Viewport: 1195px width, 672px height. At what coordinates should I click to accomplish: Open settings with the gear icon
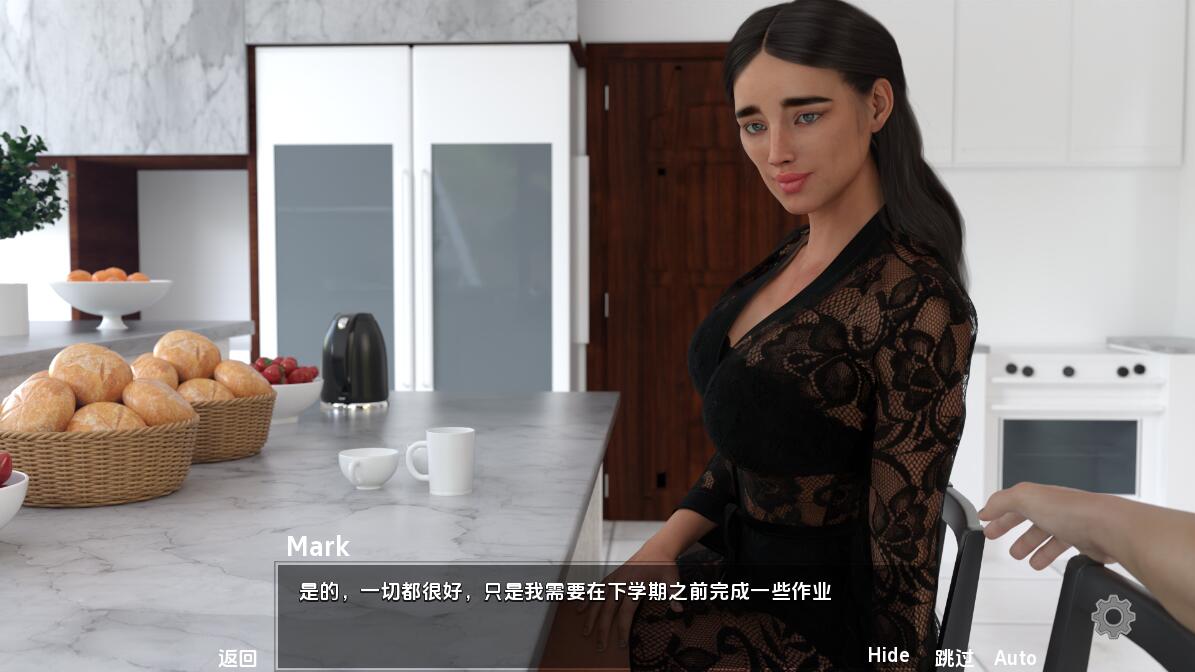pyautogui.click(x=1112, y=616)
